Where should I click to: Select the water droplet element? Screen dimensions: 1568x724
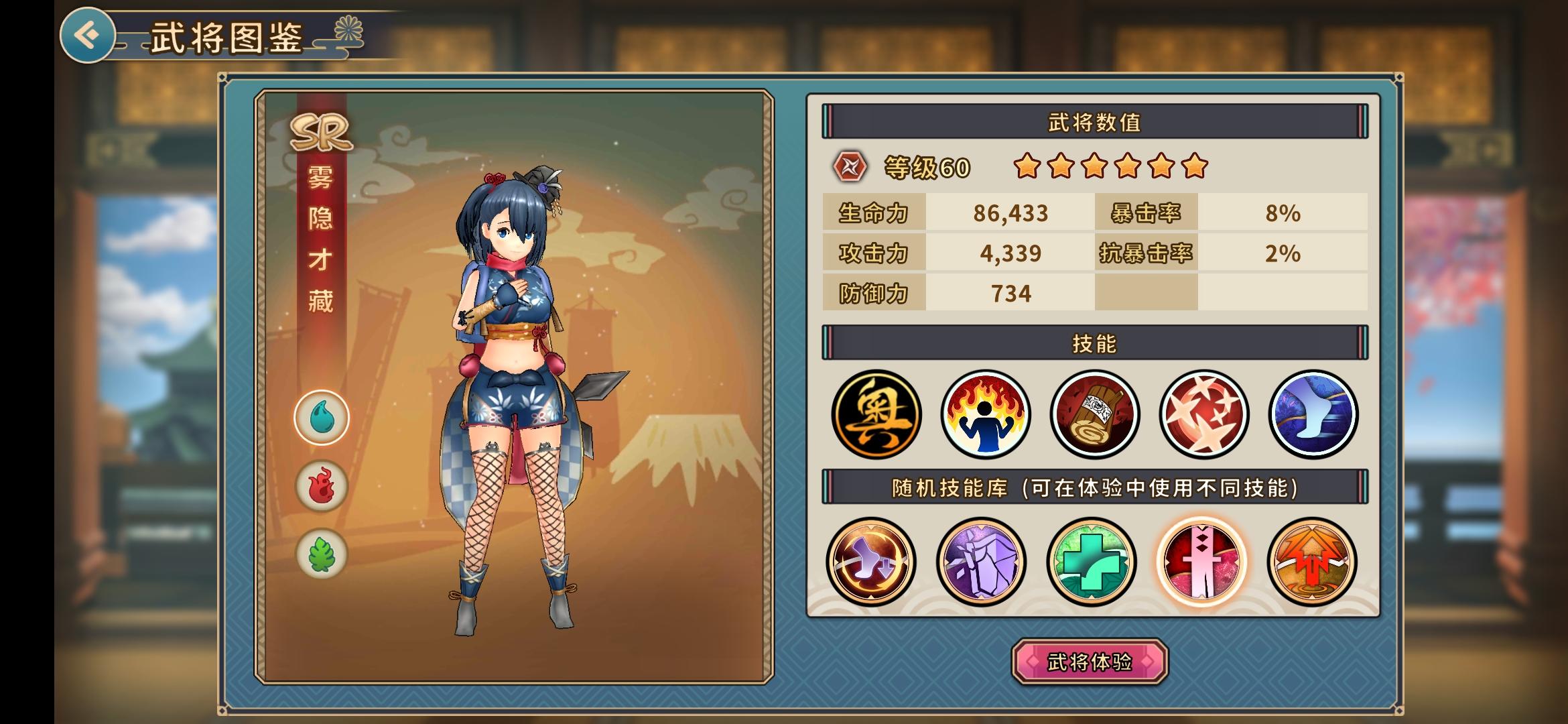pyautogui.click(x=322, y=418)
